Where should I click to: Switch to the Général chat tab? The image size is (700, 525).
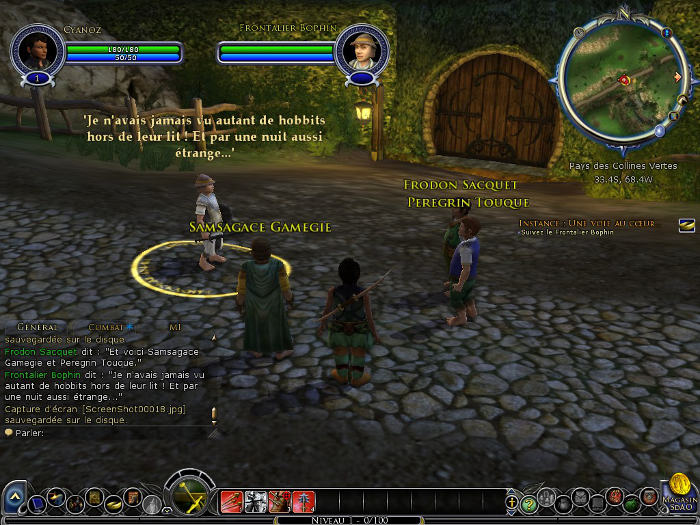37,327
